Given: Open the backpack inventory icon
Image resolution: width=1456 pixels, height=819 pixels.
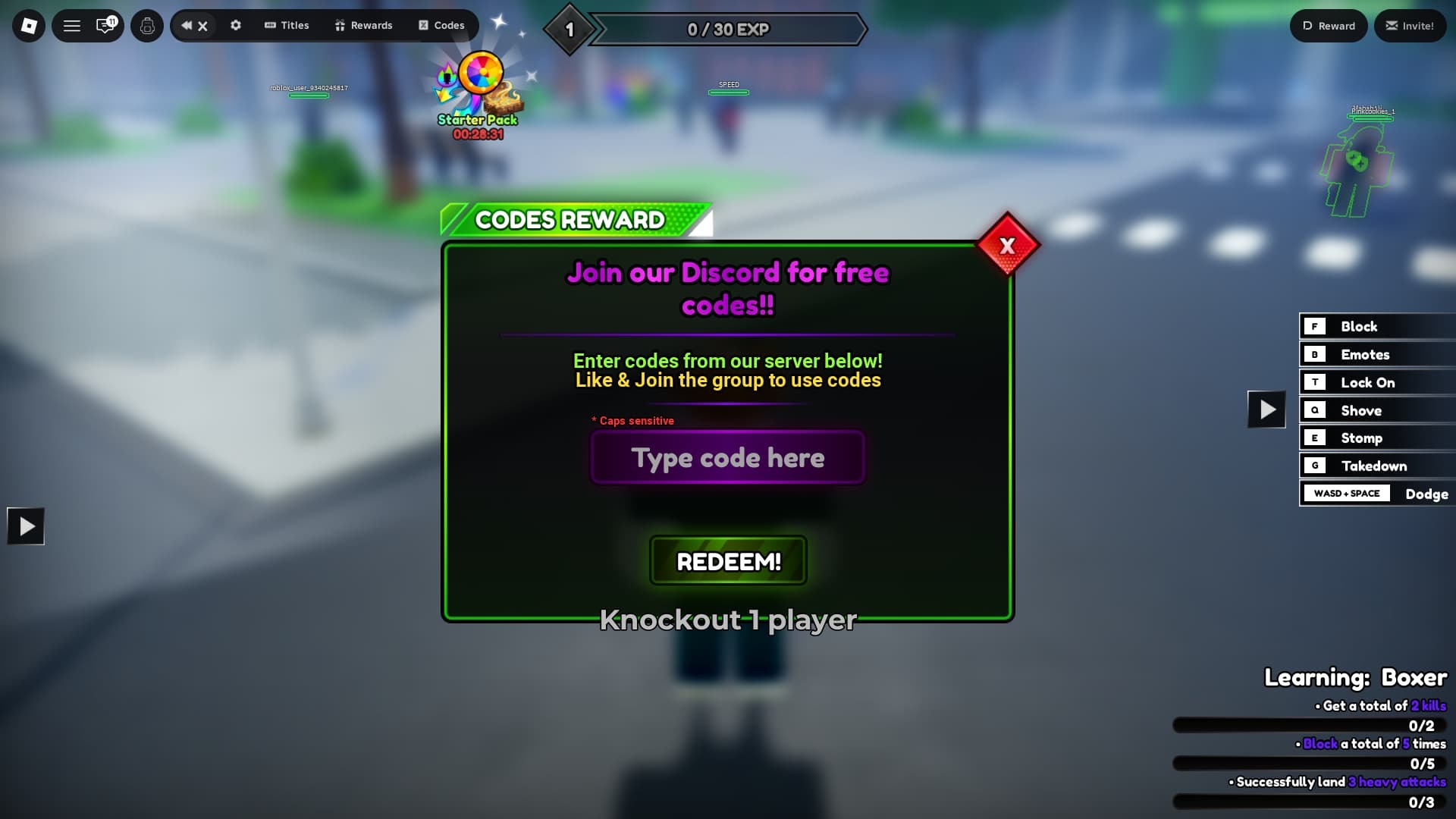Looking at the screenshot, I should pyautogui.click(x=147, y=25).
